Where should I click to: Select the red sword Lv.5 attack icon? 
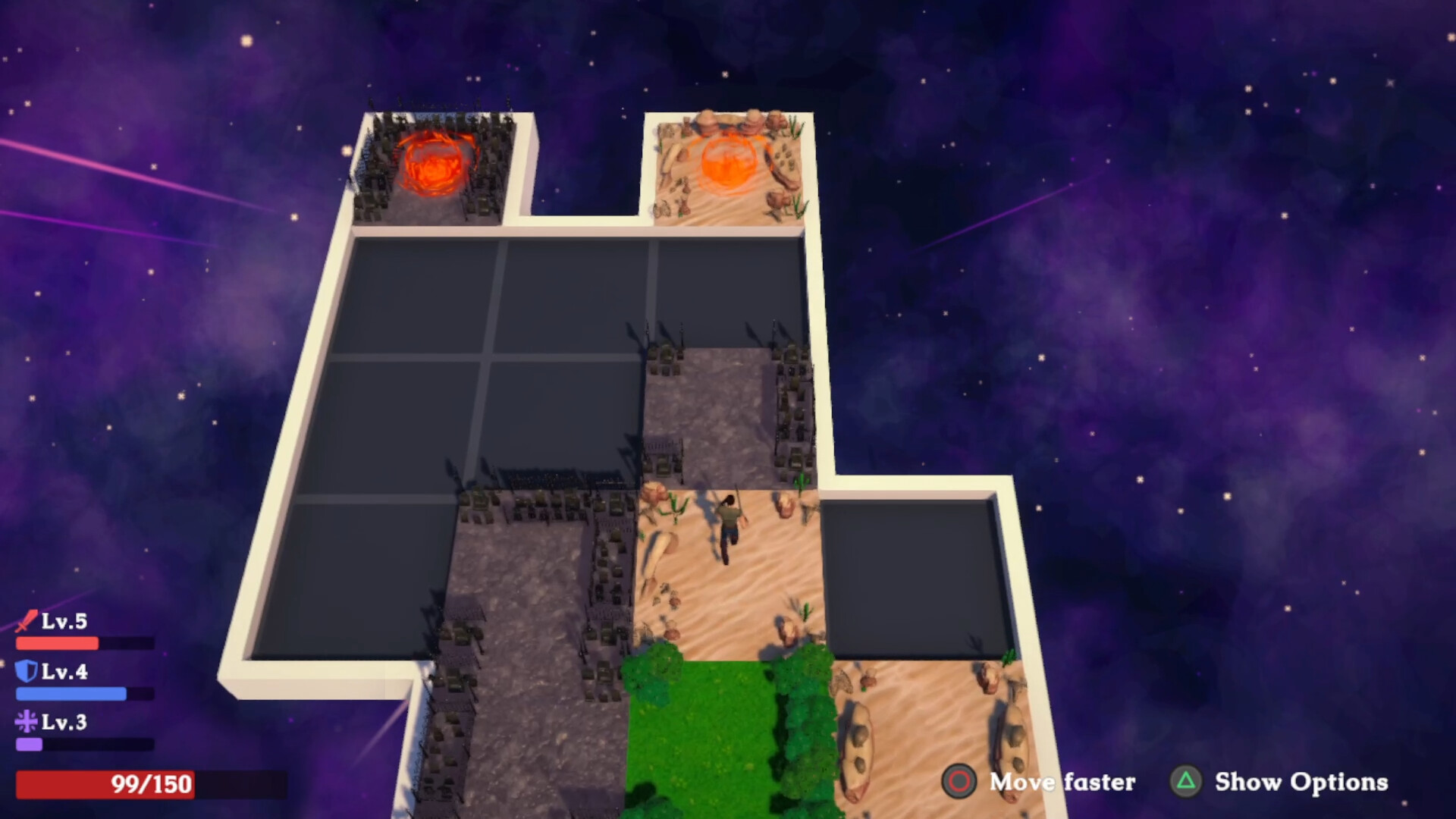25,622
